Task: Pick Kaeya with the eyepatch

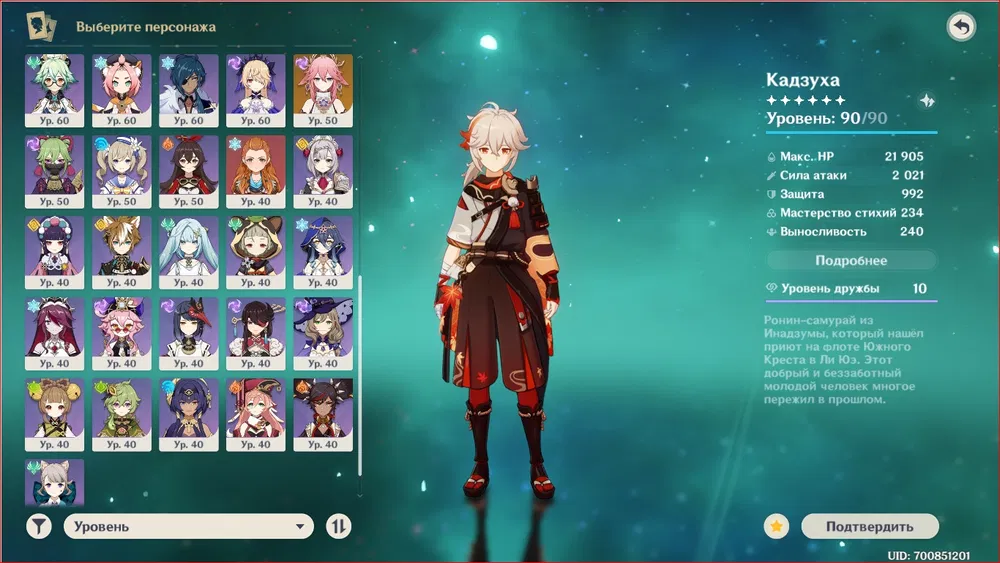Action: [x=188, y=89]
